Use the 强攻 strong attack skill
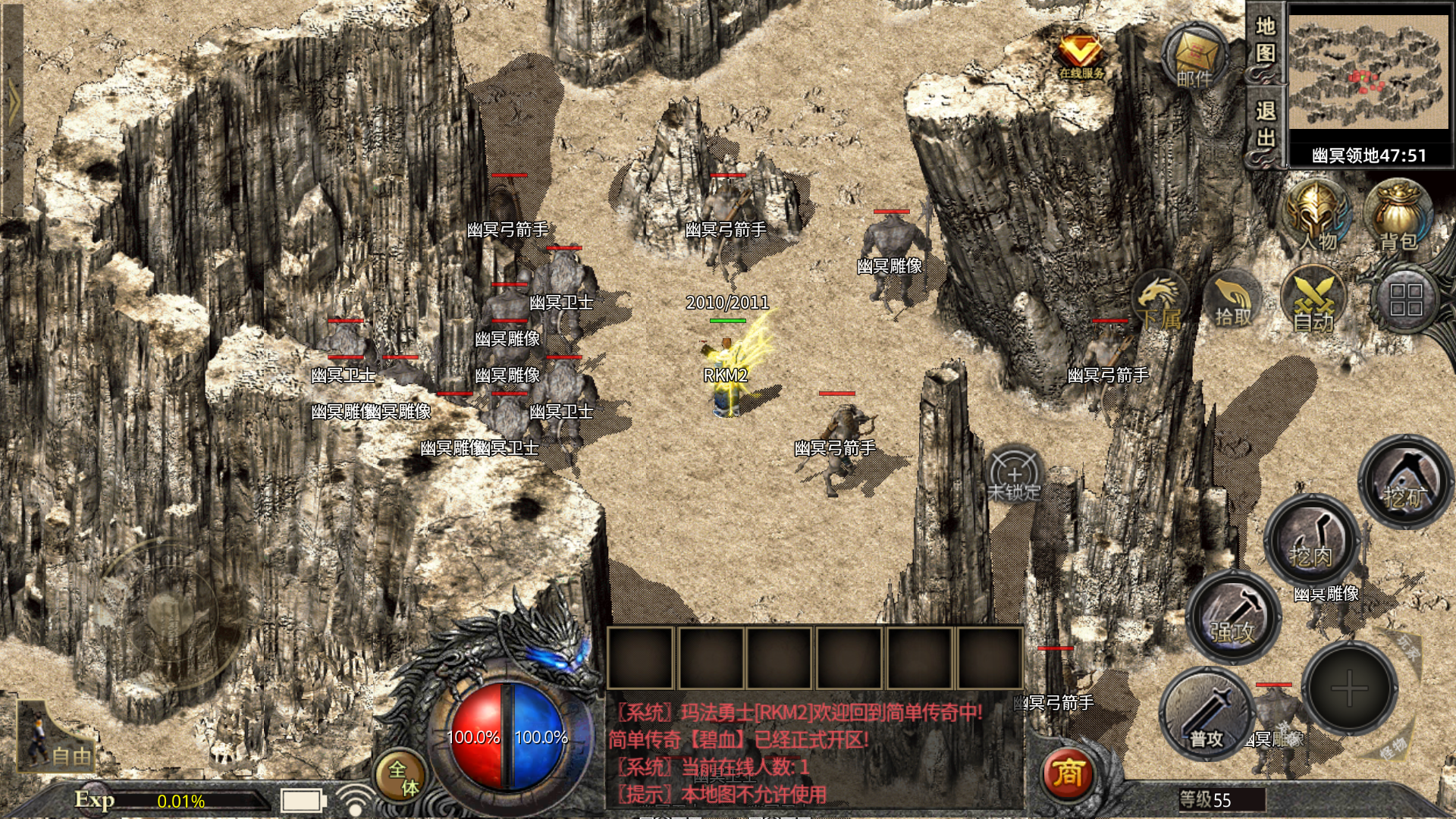This screenshot has width=1456, height=819. [x=1232, y=616]
